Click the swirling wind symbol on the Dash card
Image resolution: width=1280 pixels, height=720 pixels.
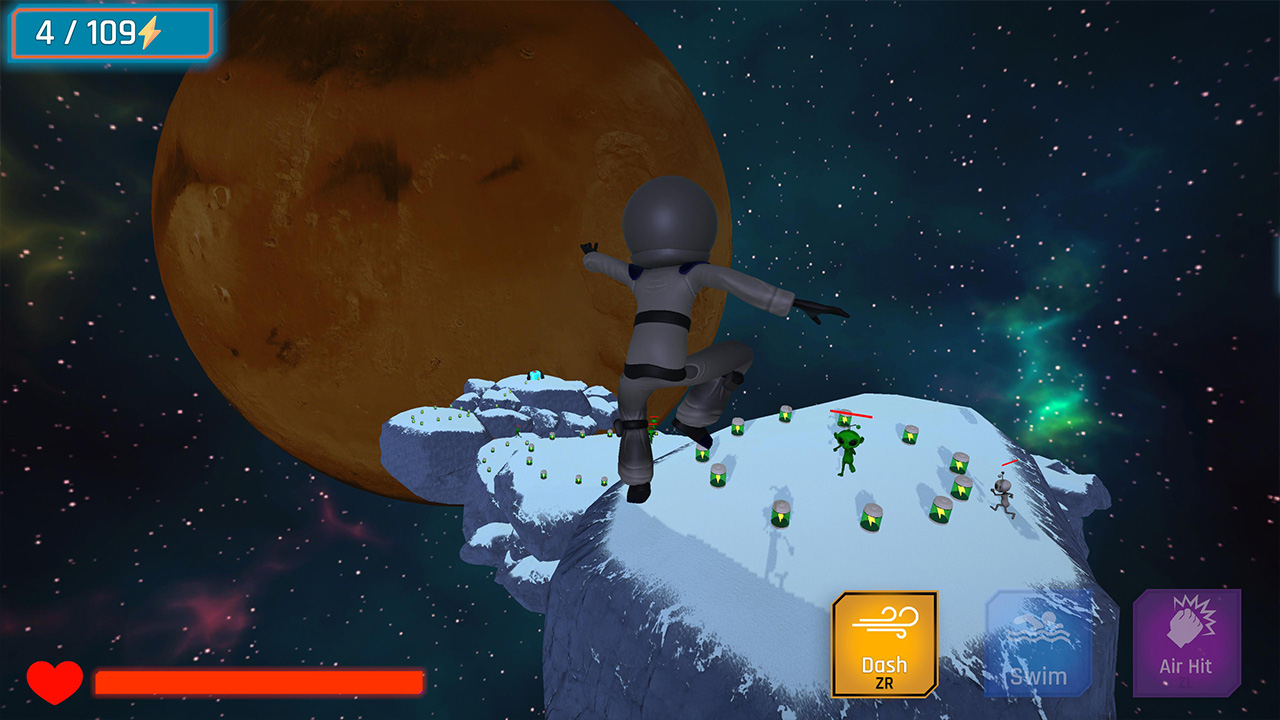pyautogui.click(x=884, y=623)
